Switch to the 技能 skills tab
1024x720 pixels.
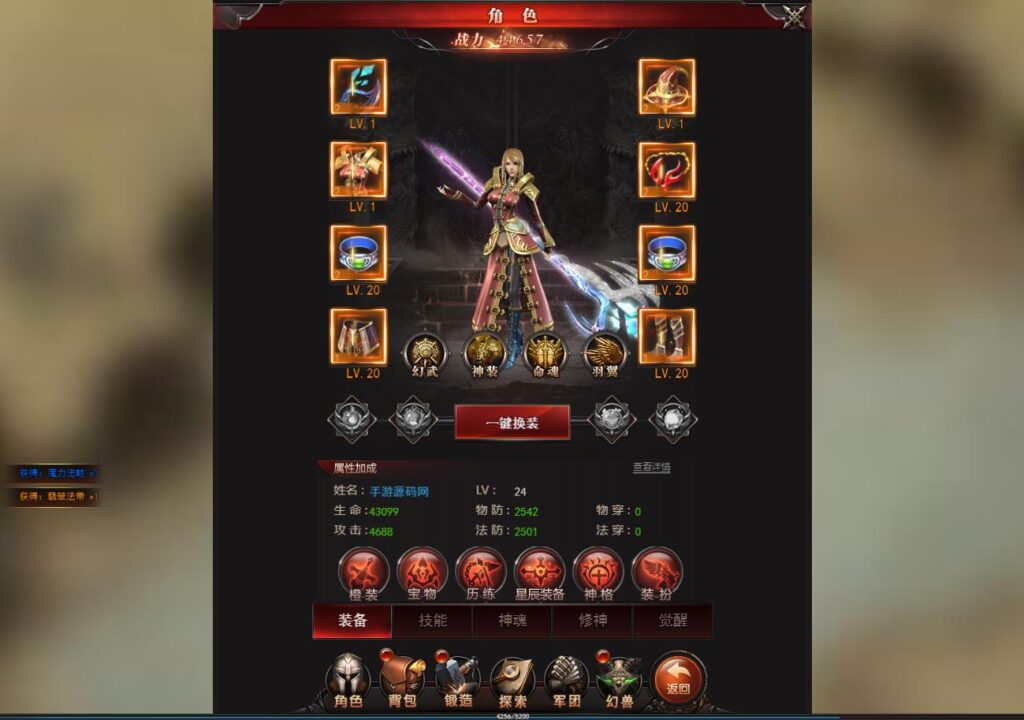(433, 621)
